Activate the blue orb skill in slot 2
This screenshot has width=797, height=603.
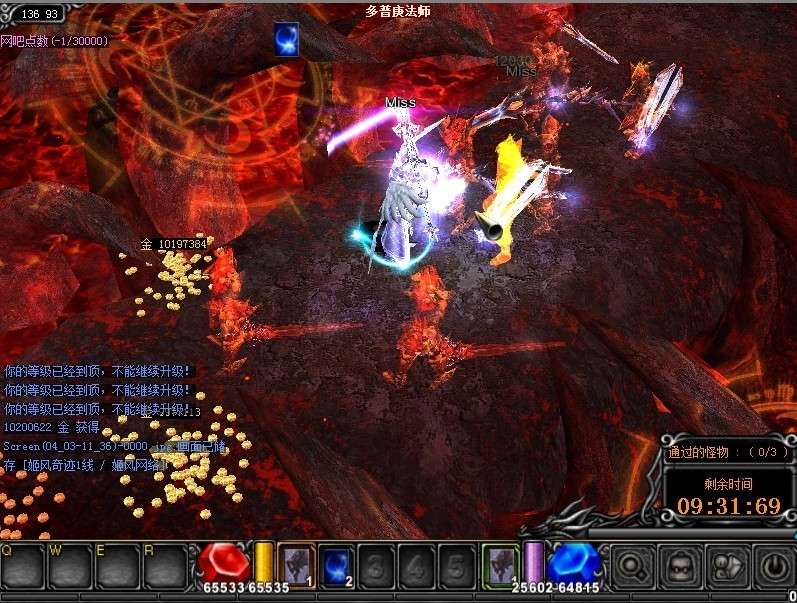(x=337, y=564)
